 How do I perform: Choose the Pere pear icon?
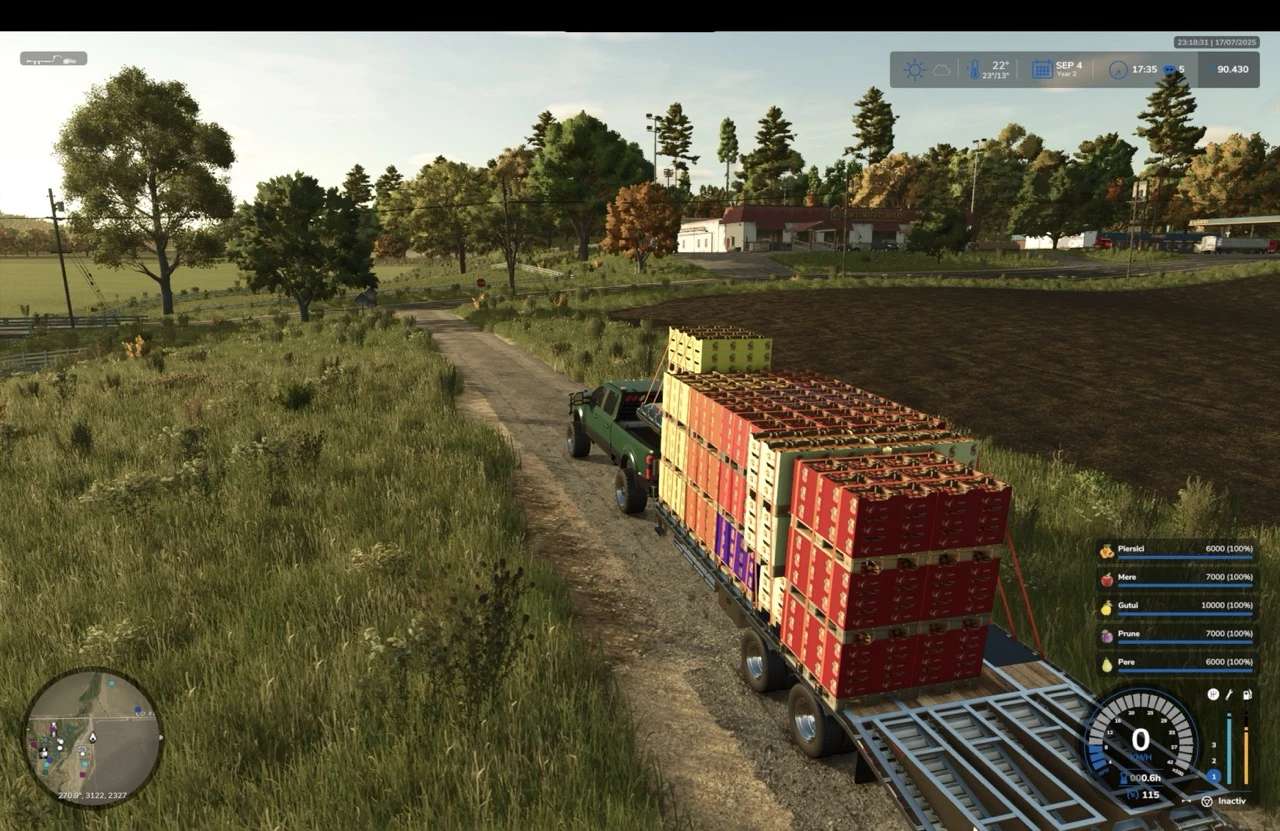(1107, 663)
